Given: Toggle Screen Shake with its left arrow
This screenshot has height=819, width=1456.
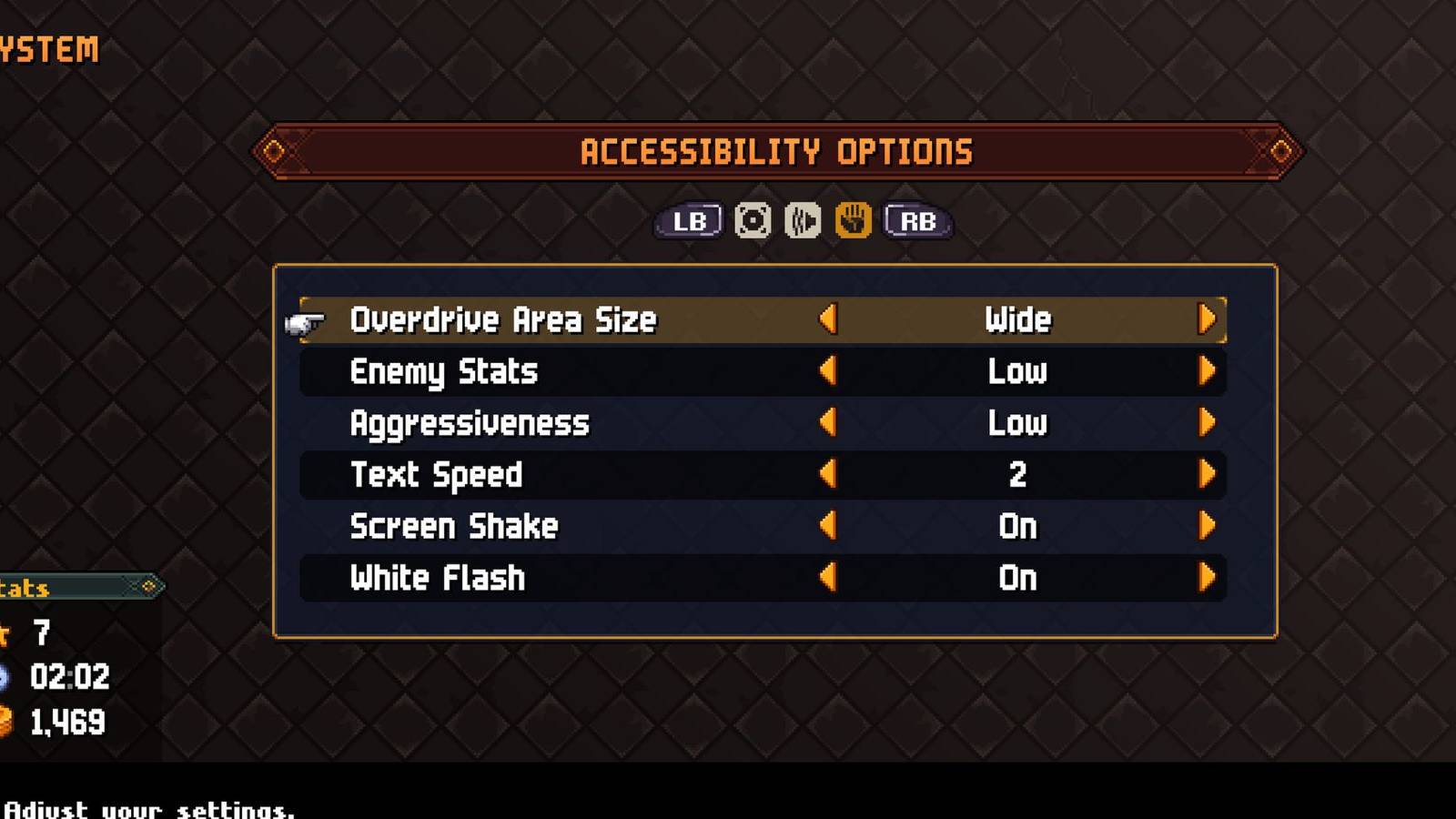Looking at the screenshot, I should (x=829, y=526).
